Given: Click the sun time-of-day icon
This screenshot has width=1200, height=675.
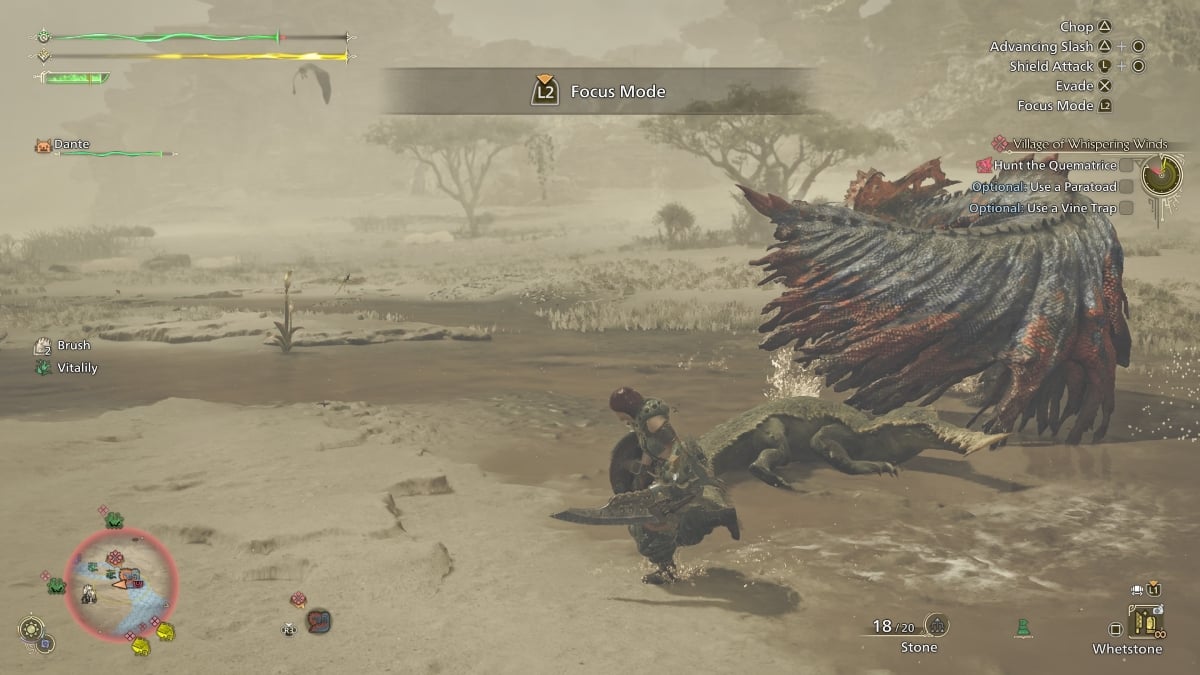Looking at the screenshot, I should coord(32,629).
